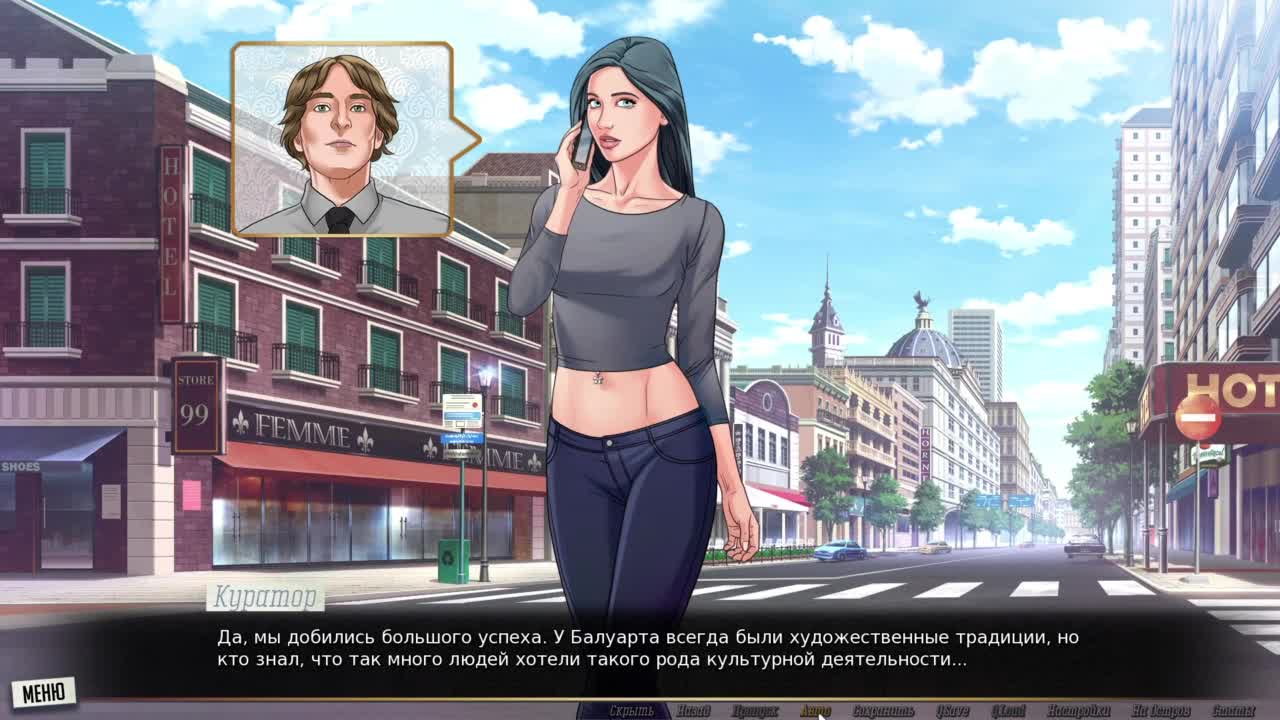Quick save with QSave
1280x720 pixels.
click(952, 711)
